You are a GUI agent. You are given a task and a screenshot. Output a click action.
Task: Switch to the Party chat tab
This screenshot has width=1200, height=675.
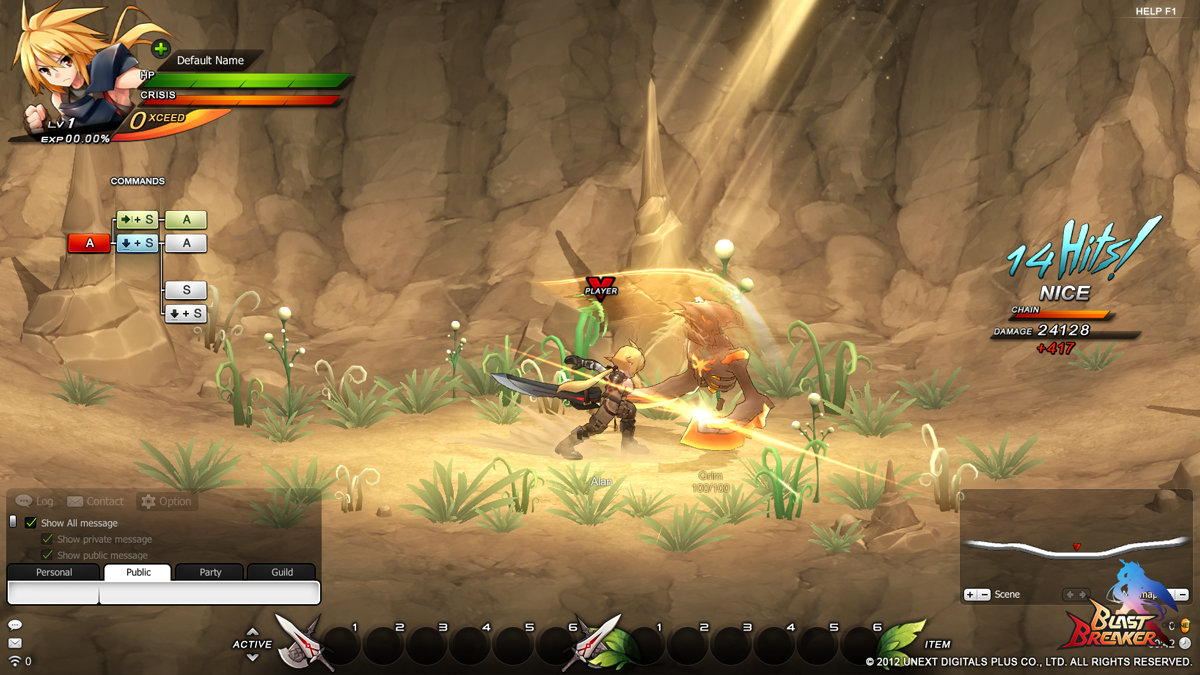pos(210,572)
